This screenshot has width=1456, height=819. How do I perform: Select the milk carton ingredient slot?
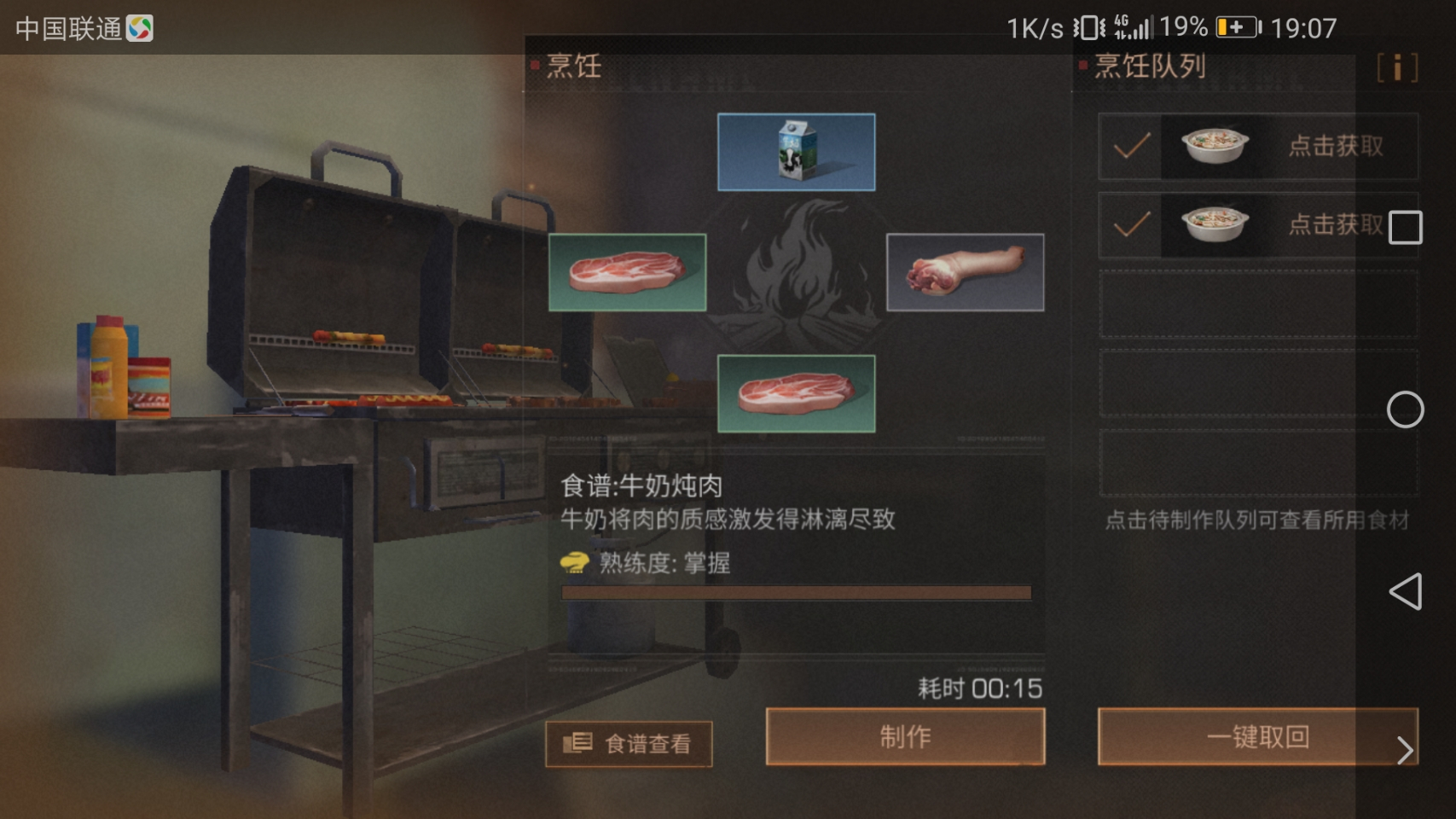coord(796,152)
